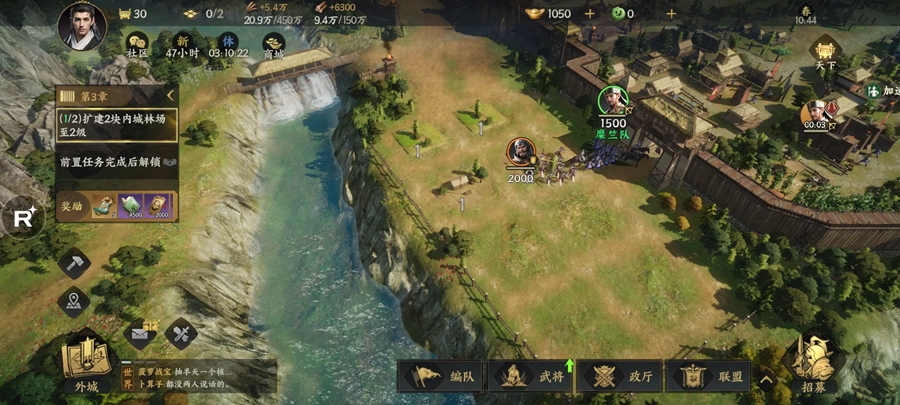The height and width of the screenshot is (405, 900).
Task: Open the player avatar profile
Action: coord(82,26)
